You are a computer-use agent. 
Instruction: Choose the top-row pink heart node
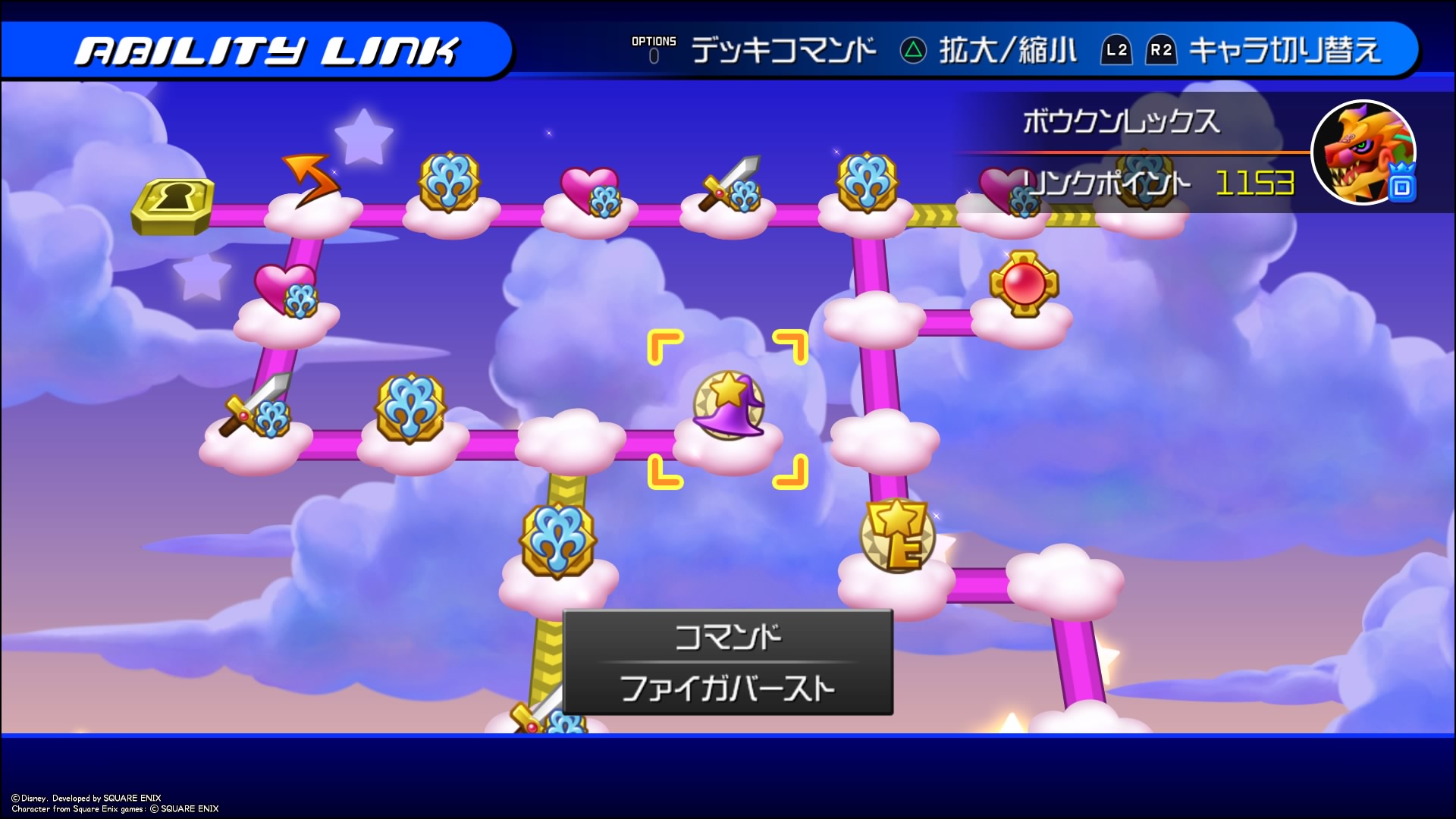[x=590, y=191]
